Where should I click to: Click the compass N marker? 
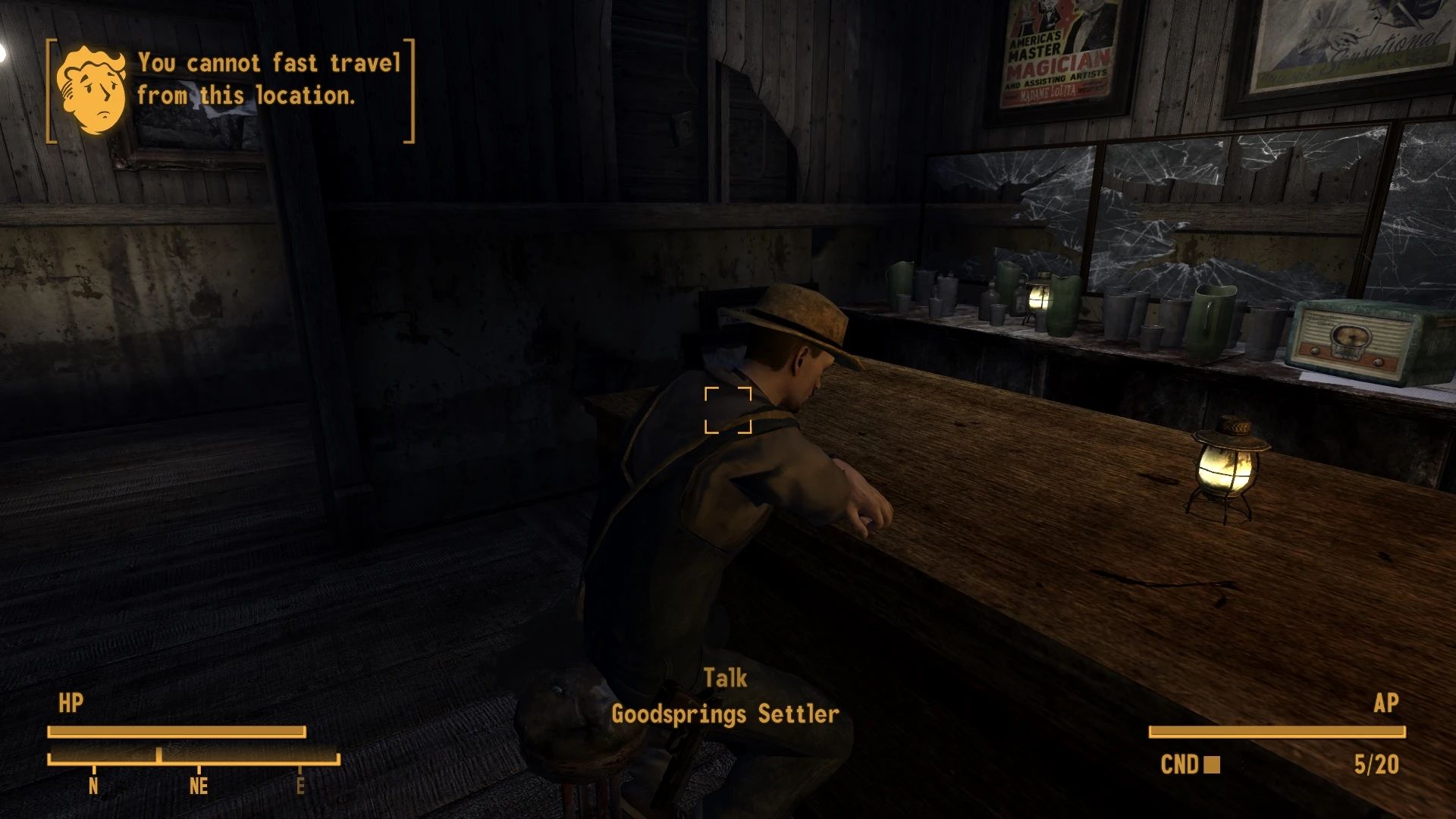click(94, 787)
